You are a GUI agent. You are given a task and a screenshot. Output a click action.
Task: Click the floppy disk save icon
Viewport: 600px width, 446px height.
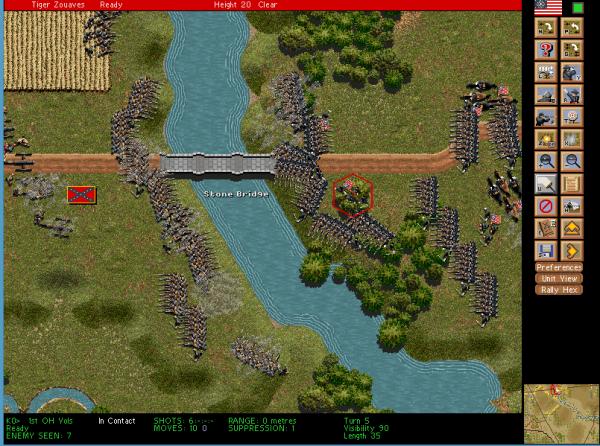pos(546,250)
